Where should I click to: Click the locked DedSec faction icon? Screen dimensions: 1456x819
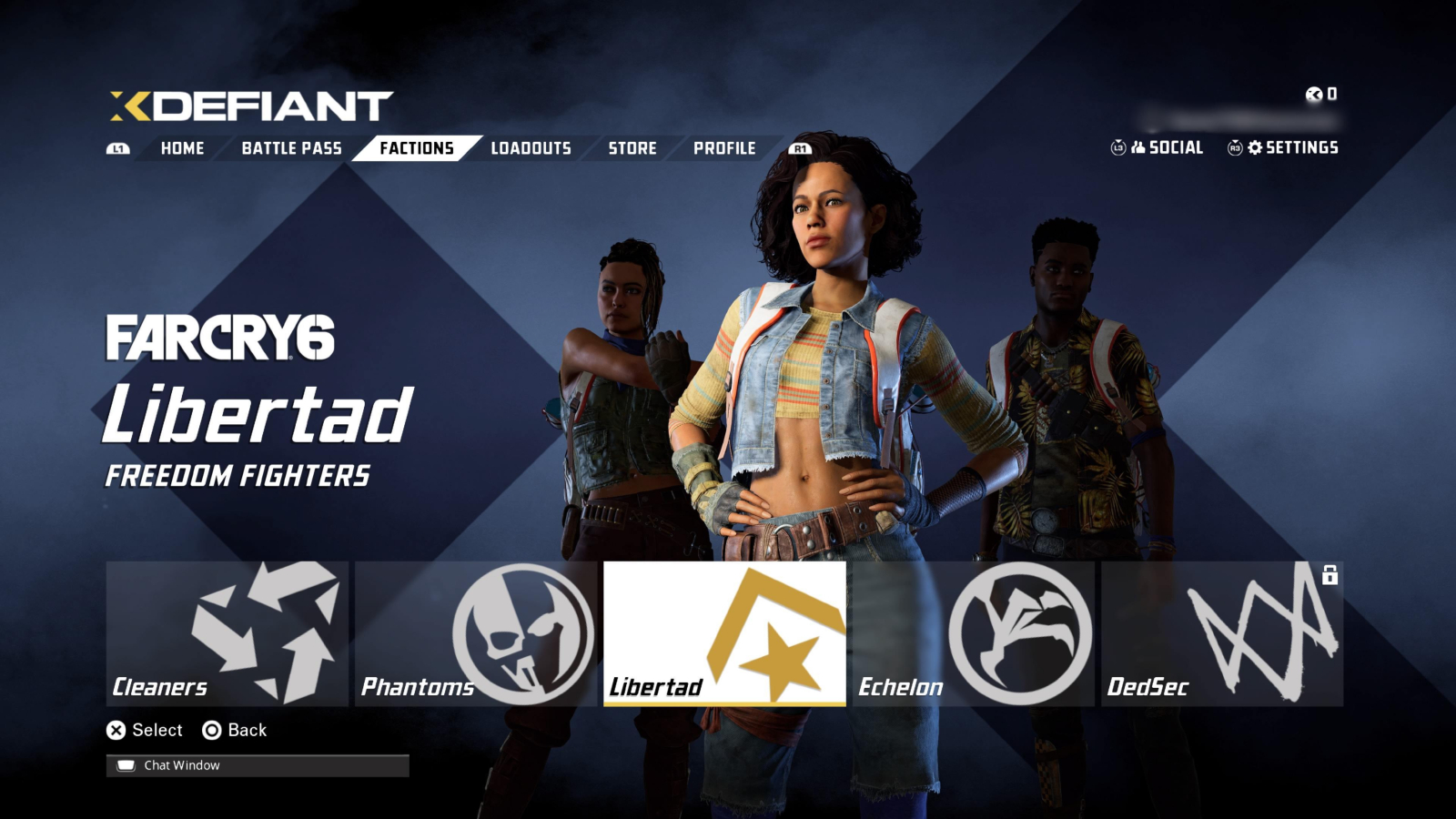1265,632
